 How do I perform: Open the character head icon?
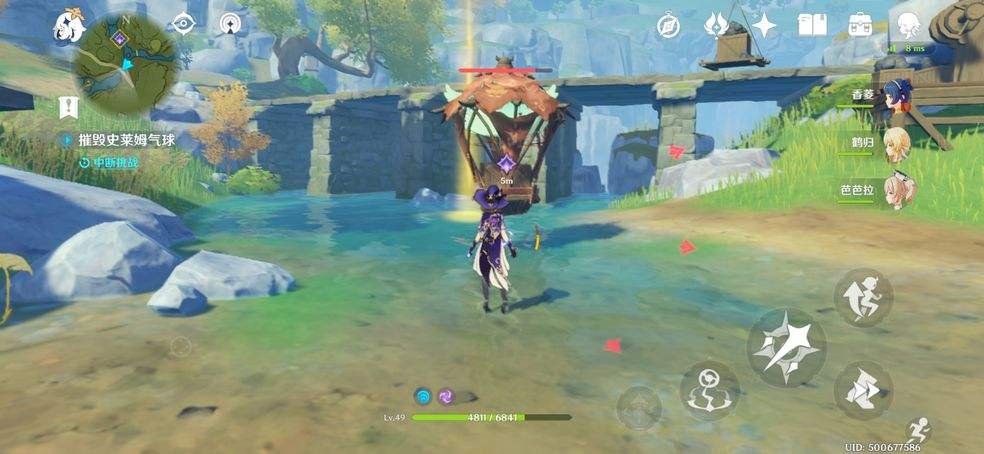tap(908, 25)
